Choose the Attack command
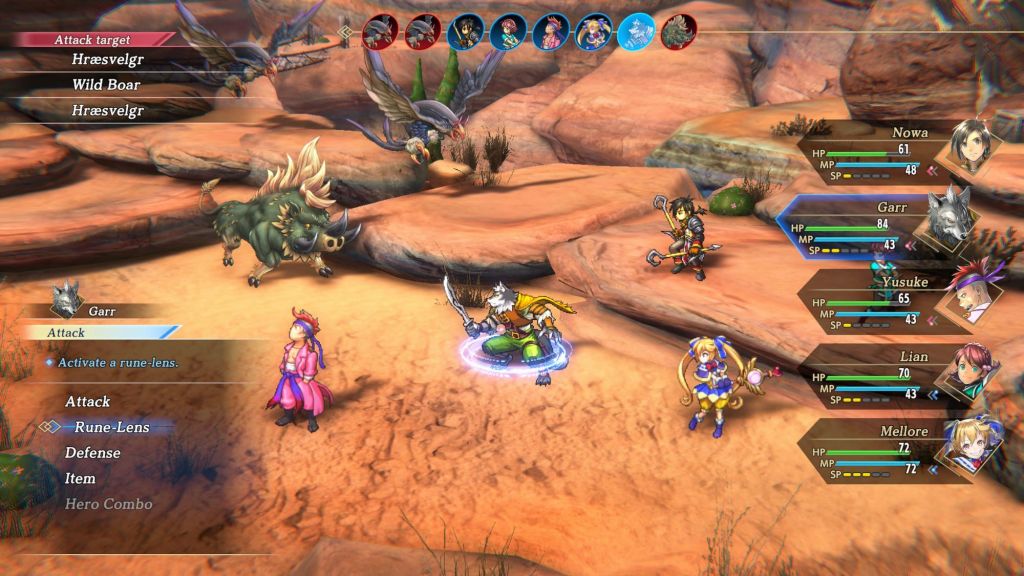The width and height of the screenshot is (1024, 576). [x=88, y=402]
